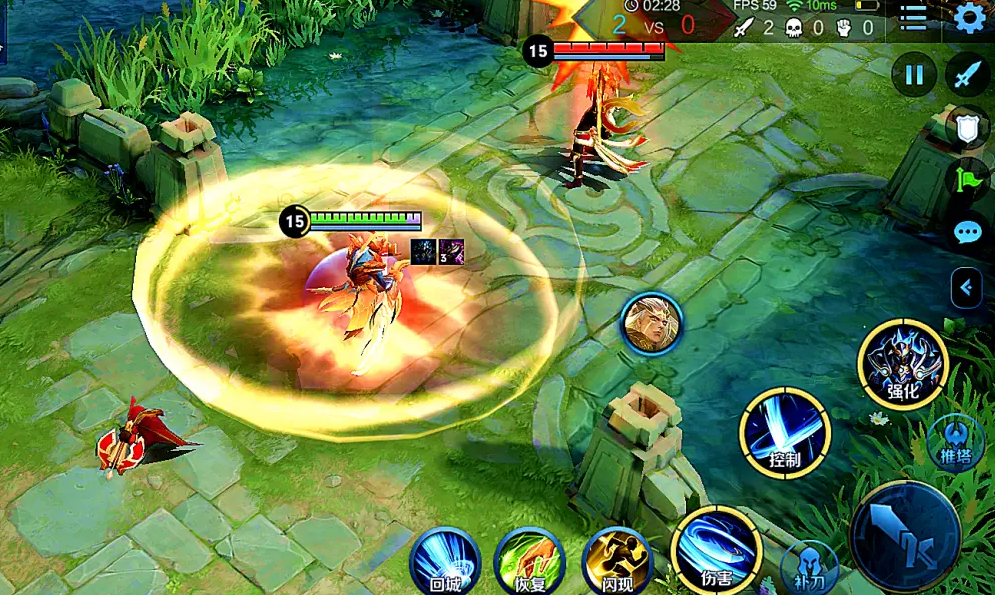
Task: Activate the 强化 ultimate skill
Action: click(902, 364)
